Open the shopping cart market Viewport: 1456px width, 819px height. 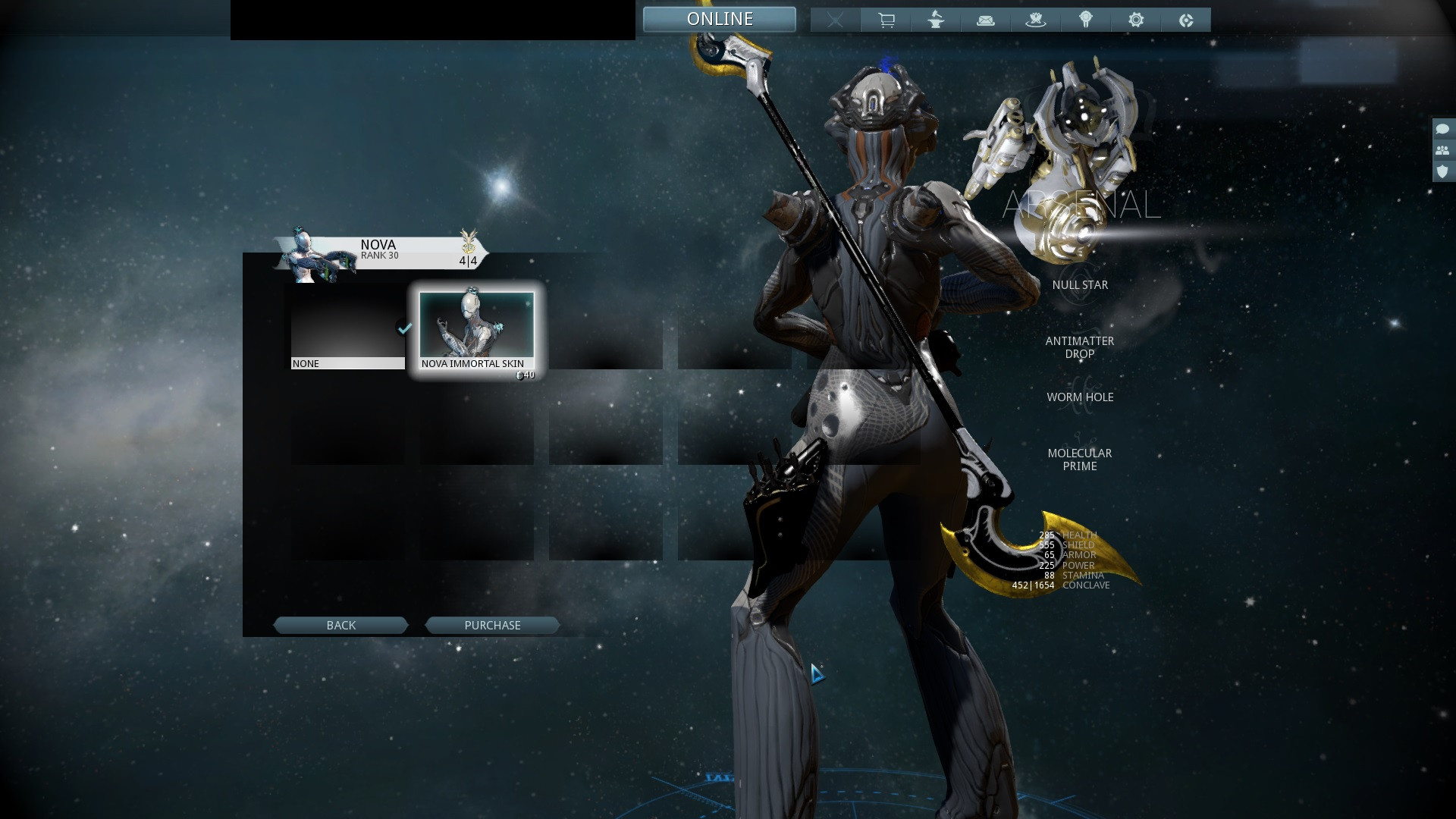(886, 20)
